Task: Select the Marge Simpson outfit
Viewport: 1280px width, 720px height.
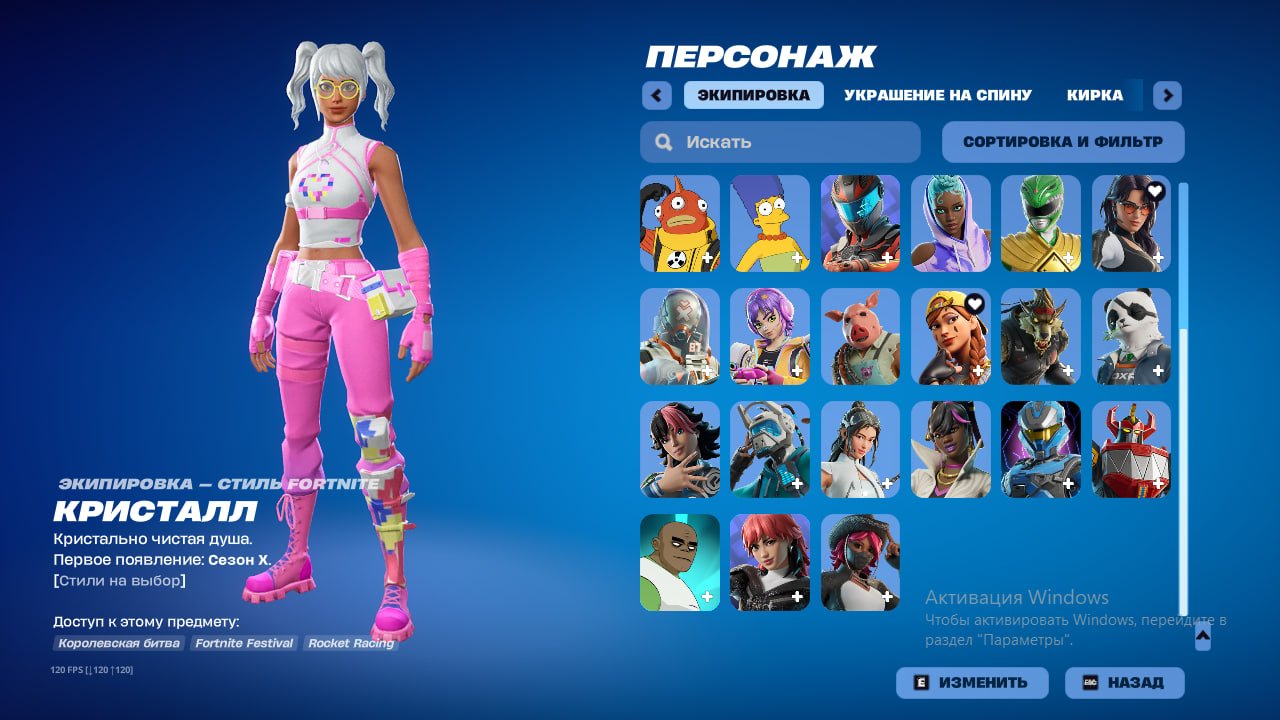Action: coord(769,223)
